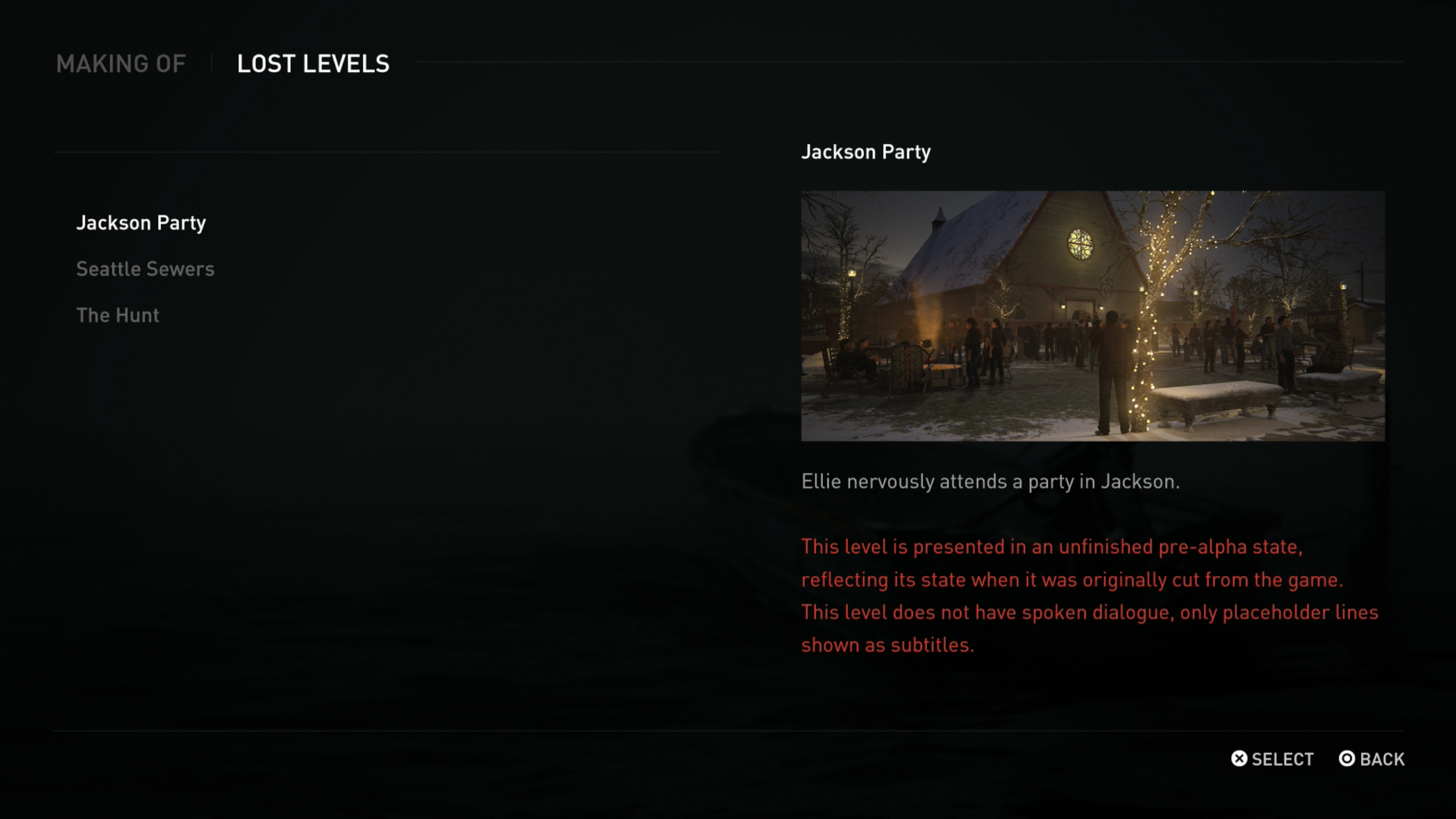1456x819 pixels.
Task: Click the circle icon beside BACK
Action: coord(1347,759)
